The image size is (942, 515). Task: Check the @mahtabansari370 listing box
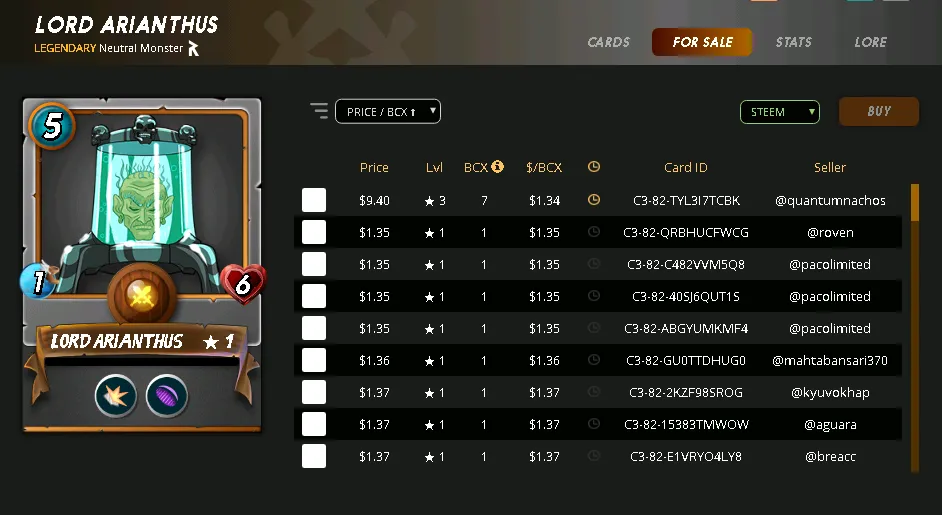coord(314,360)
